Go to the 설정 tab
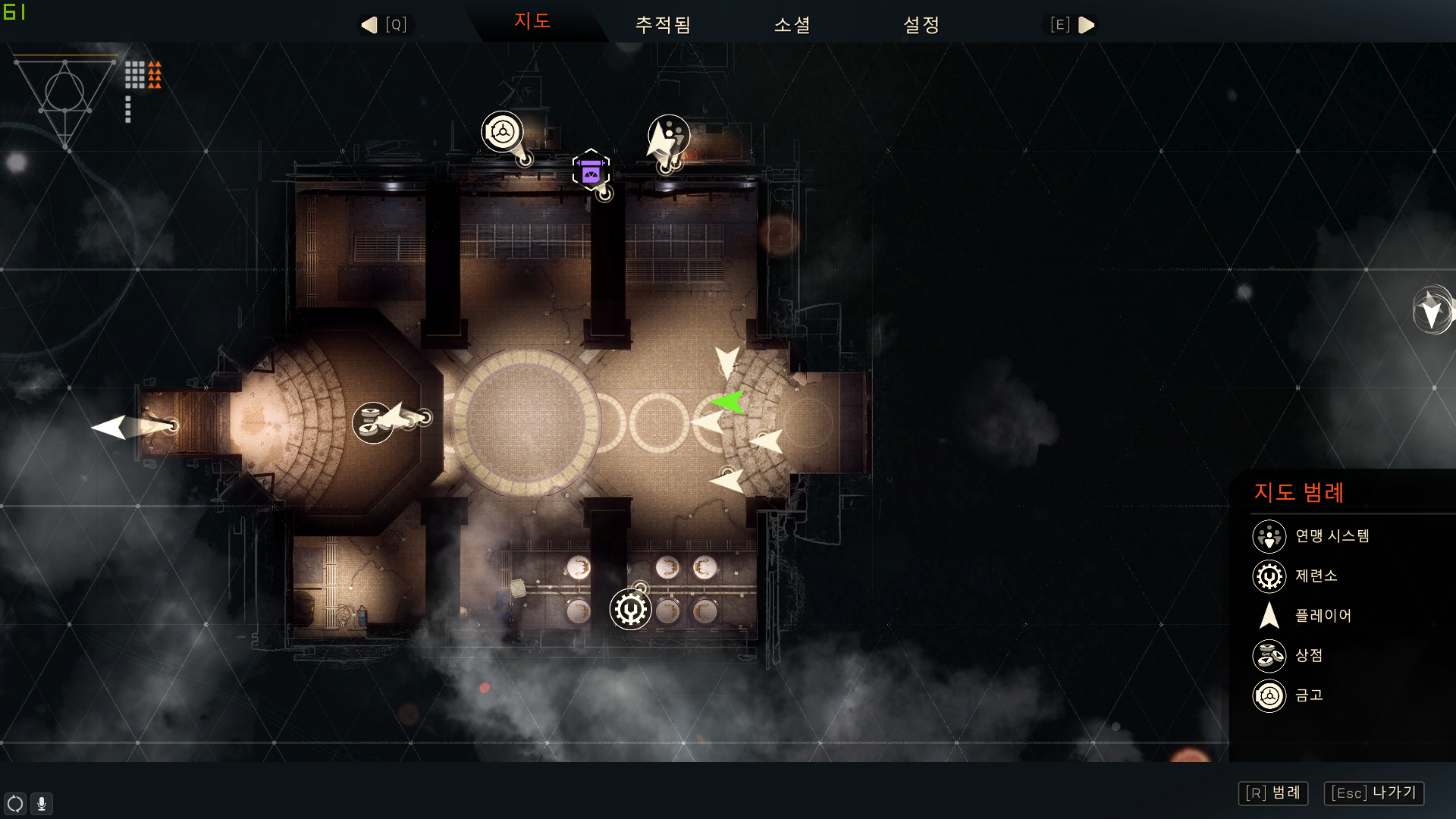This screenshot has width=1456, height=819. point(921,25)
